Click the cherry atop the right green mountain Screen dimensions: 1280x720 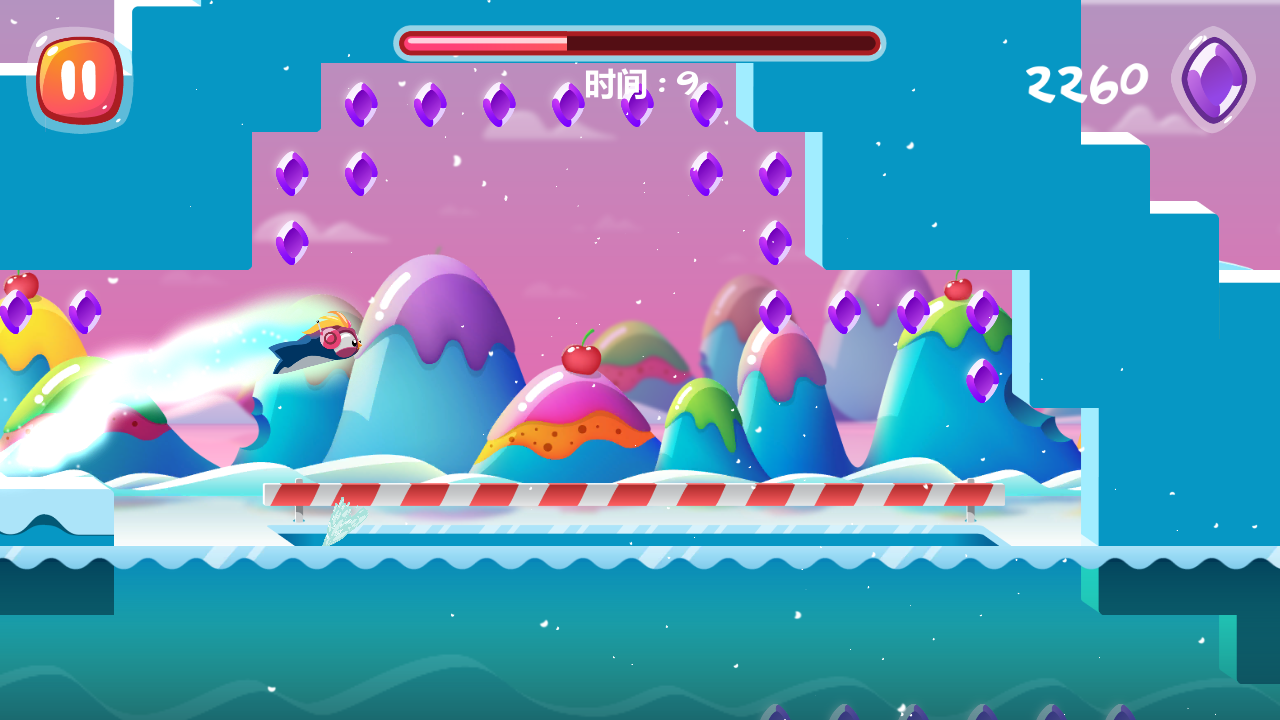pyautogui.click(x=957, y=287)
